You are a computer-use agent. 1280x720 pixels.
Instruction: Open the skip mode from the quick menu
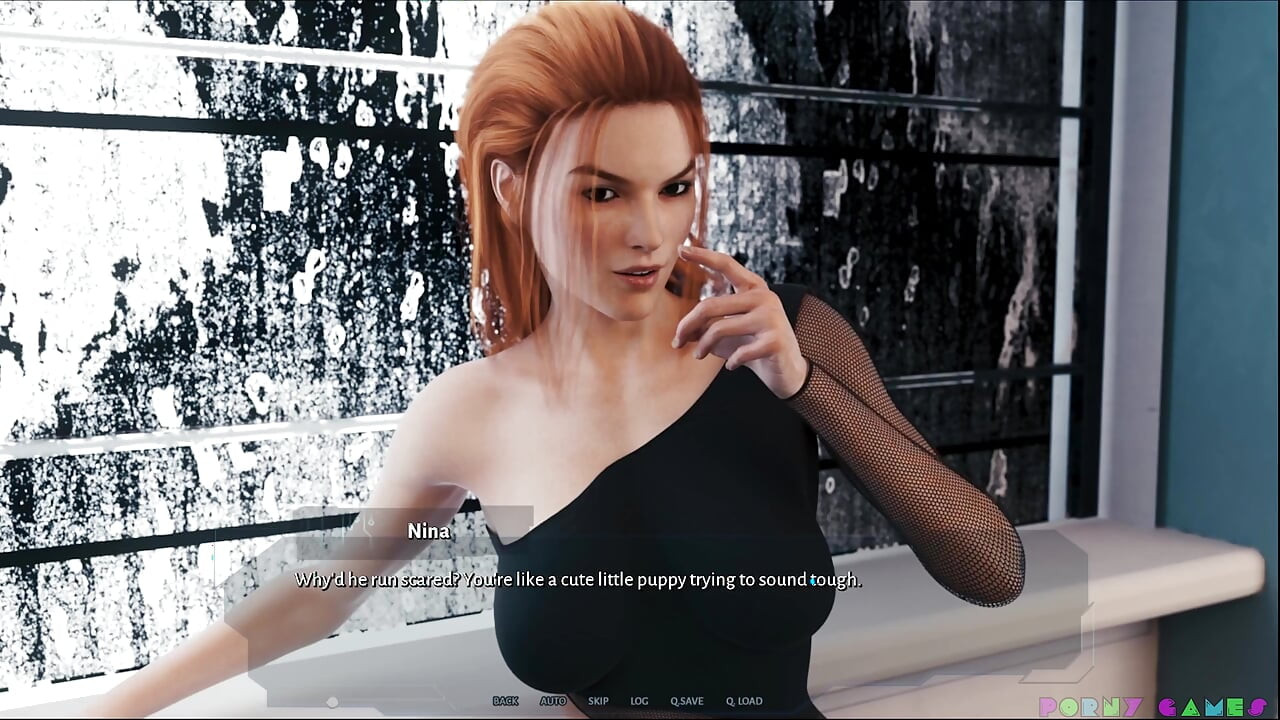click(598, 701)
